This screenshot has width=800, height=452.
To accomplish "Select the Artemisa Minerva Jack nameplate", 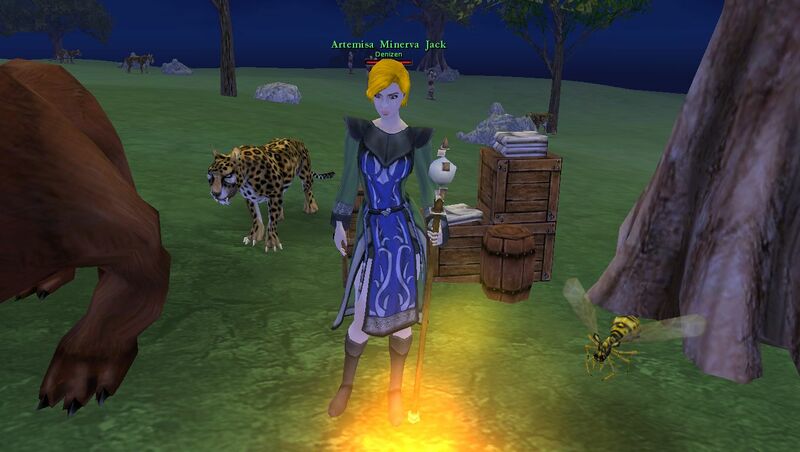I will 388,45.
